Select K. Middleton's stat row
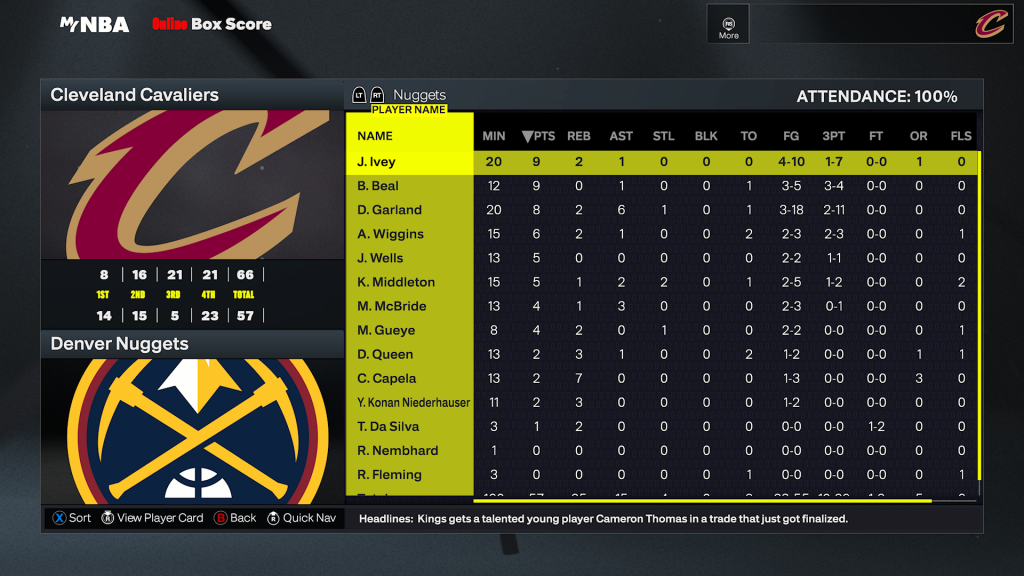This screenshot has height=576, width=1024. (396, 282)
